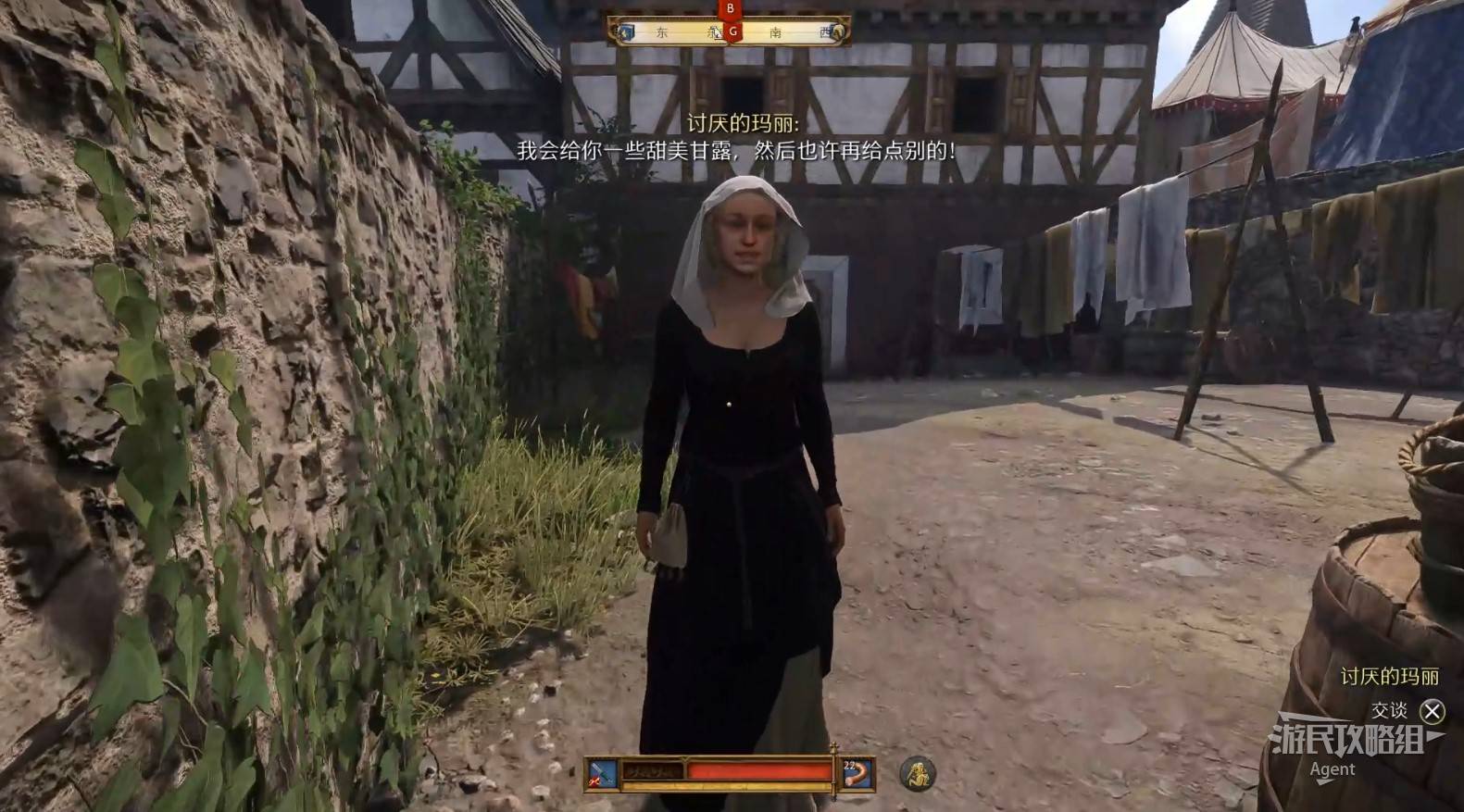Click the food icon showing 22
Image resolution: width=1464 pixels, height=812 pixels.
pyautogui.click(x=857, y=773)
